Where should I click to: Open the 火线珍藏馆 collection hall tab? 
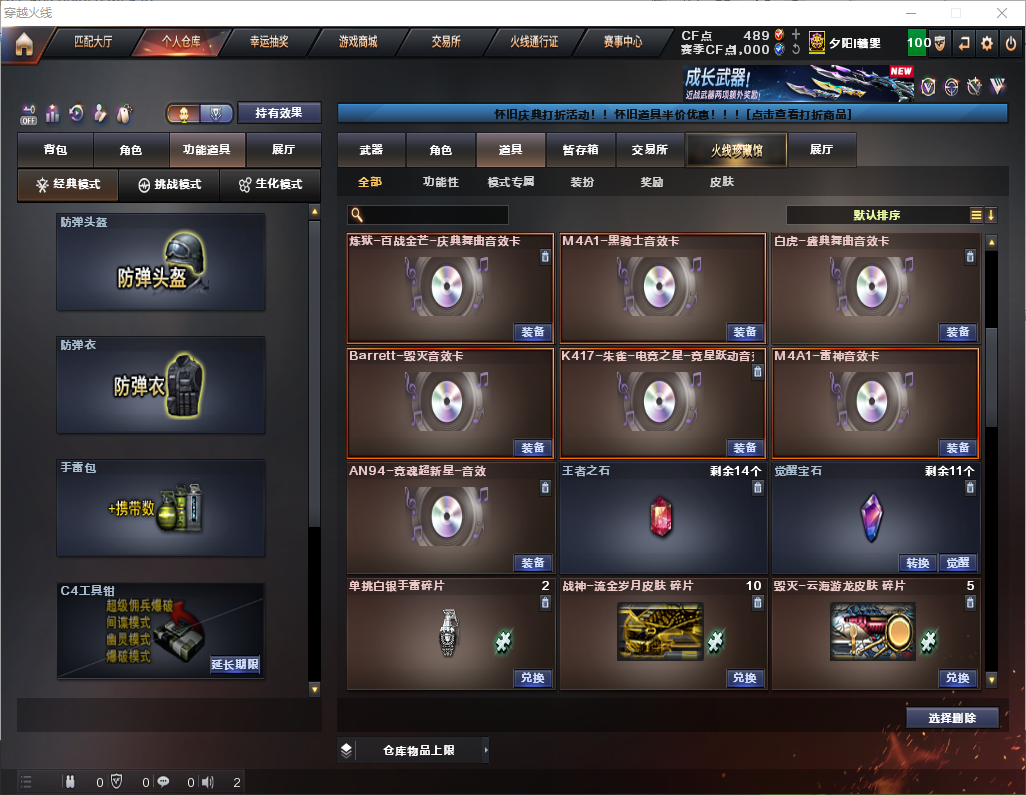coord(736,150)
